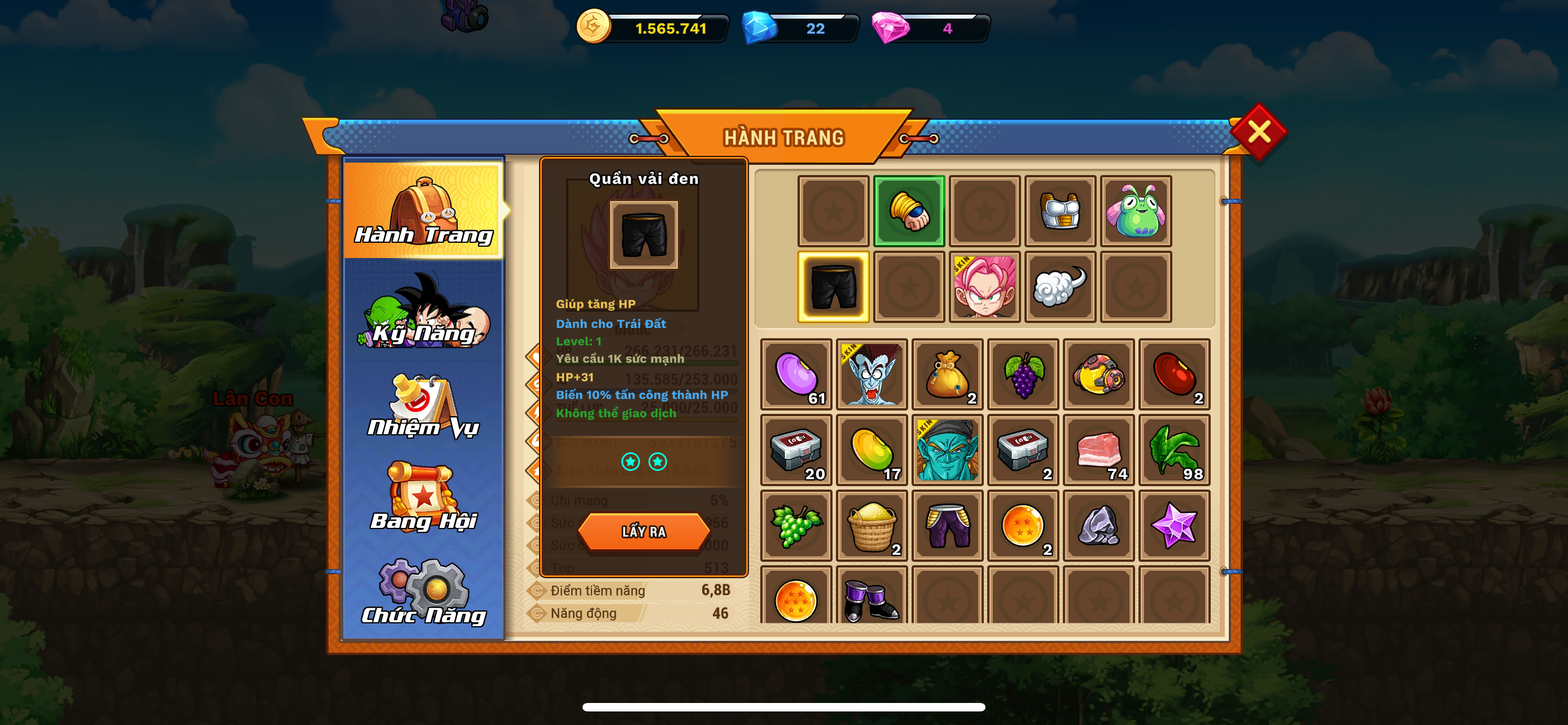
Task: Select the equipped golden glove slot
Action: (909, 211)
